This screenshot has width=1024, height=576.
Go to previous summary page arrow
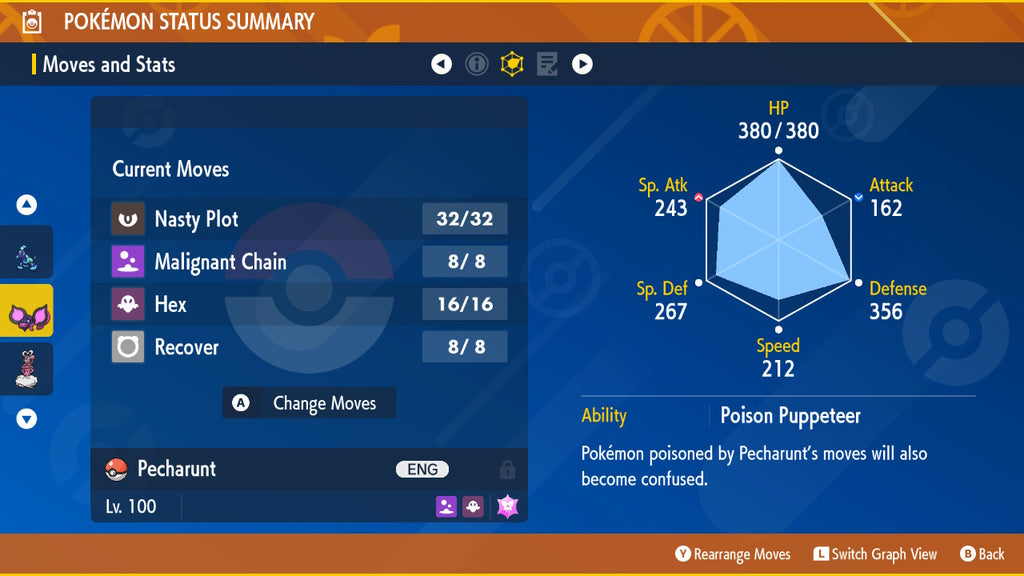click(x=441, y=65)
